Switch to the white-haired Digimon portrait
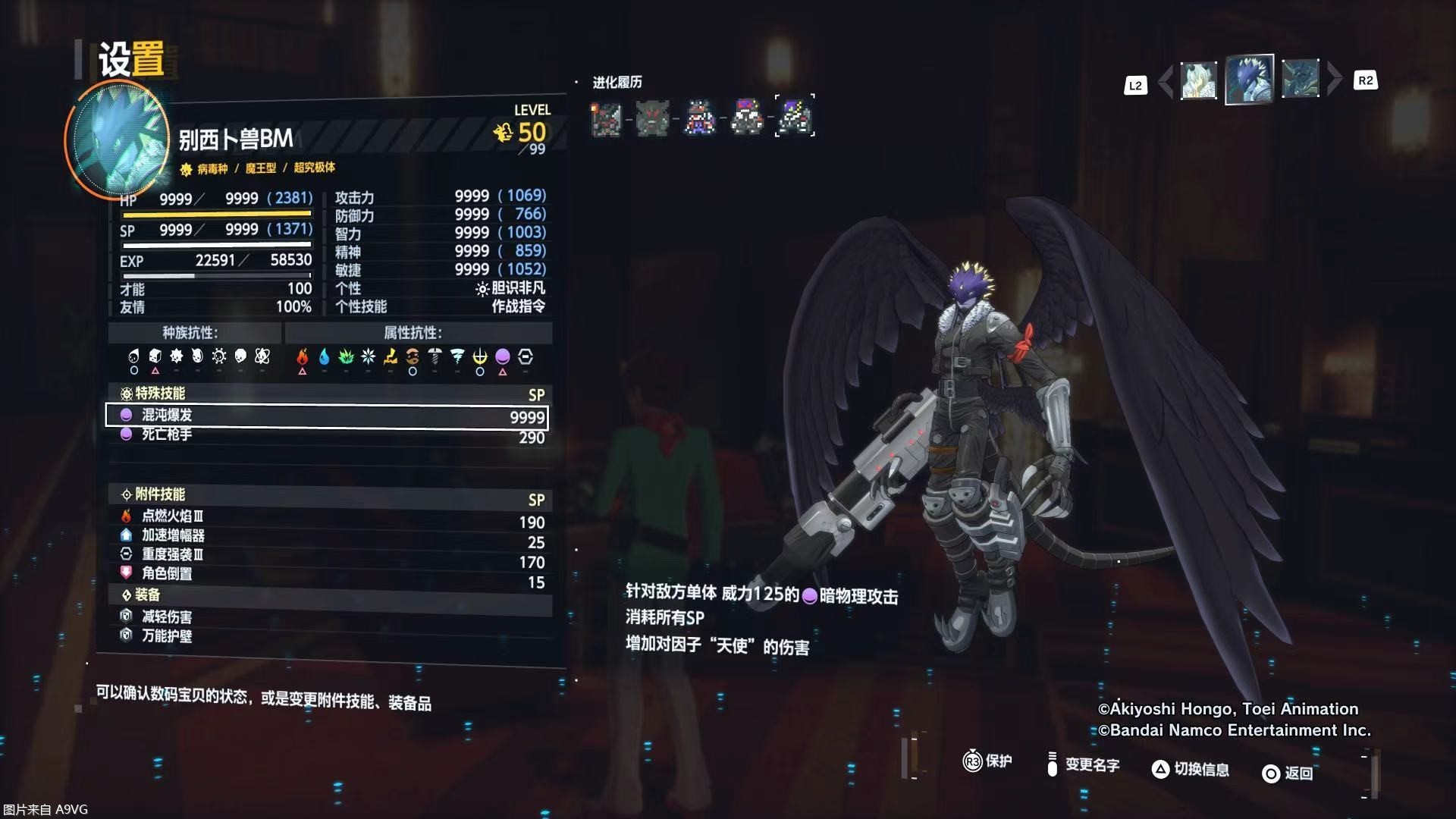 pos(1198,80)
